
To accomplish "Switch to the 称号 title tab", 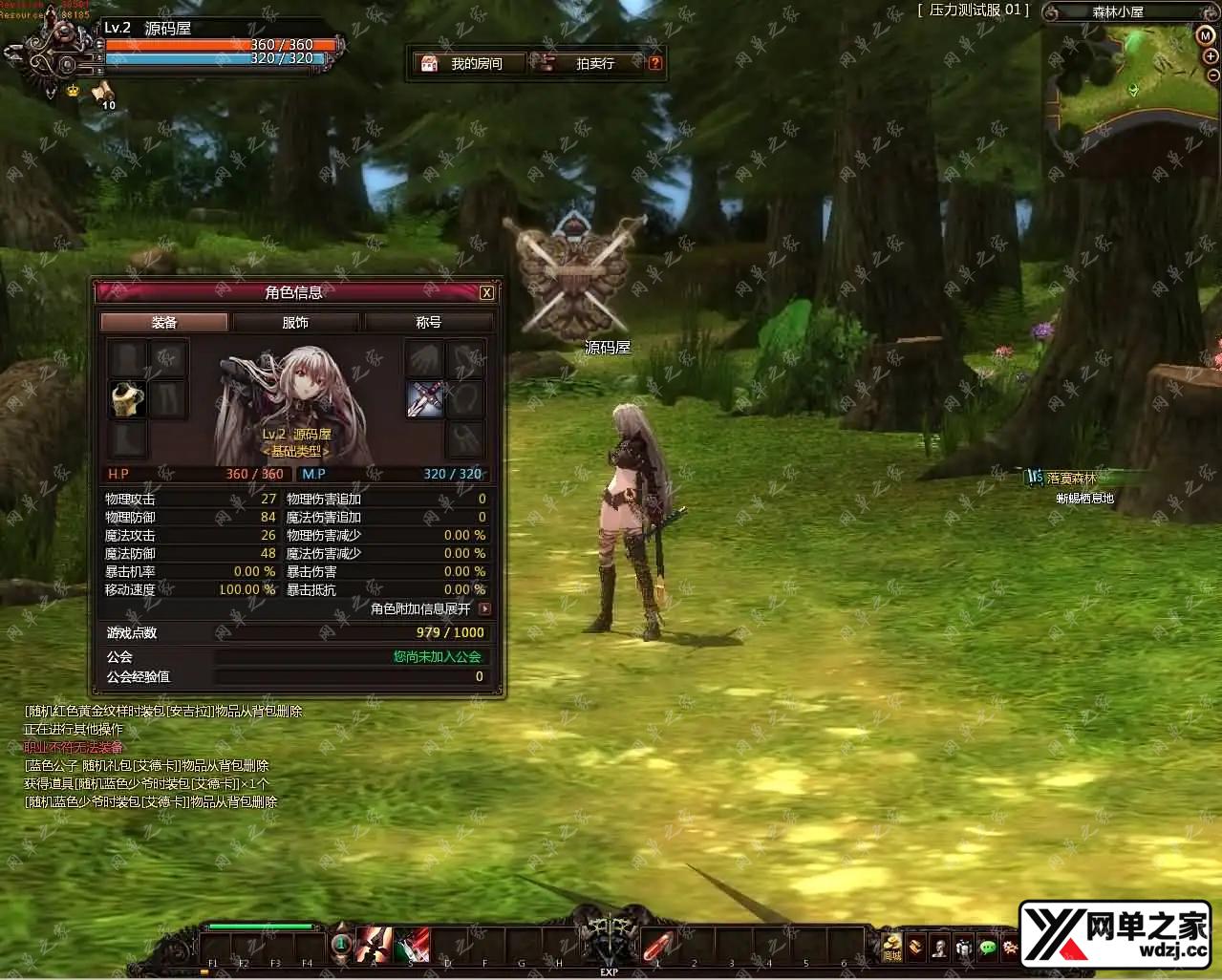I will 428,323.
